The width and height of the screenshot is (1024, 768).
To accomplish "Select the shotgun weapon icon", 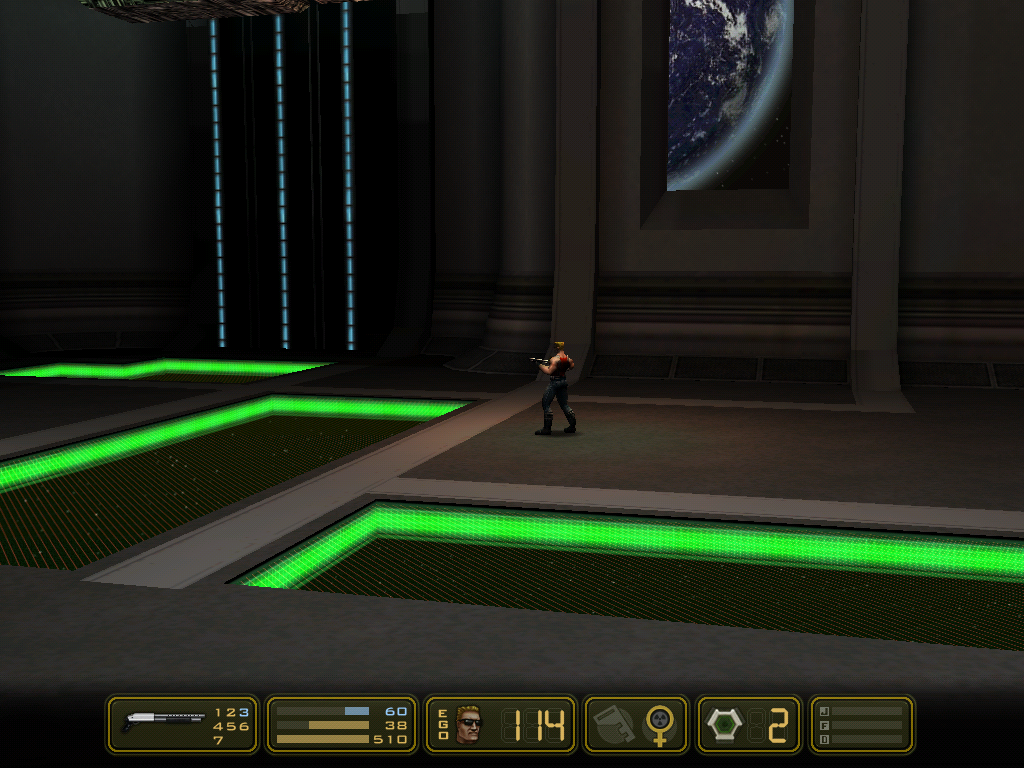I will pyautogui.click(x=163, y=719).
